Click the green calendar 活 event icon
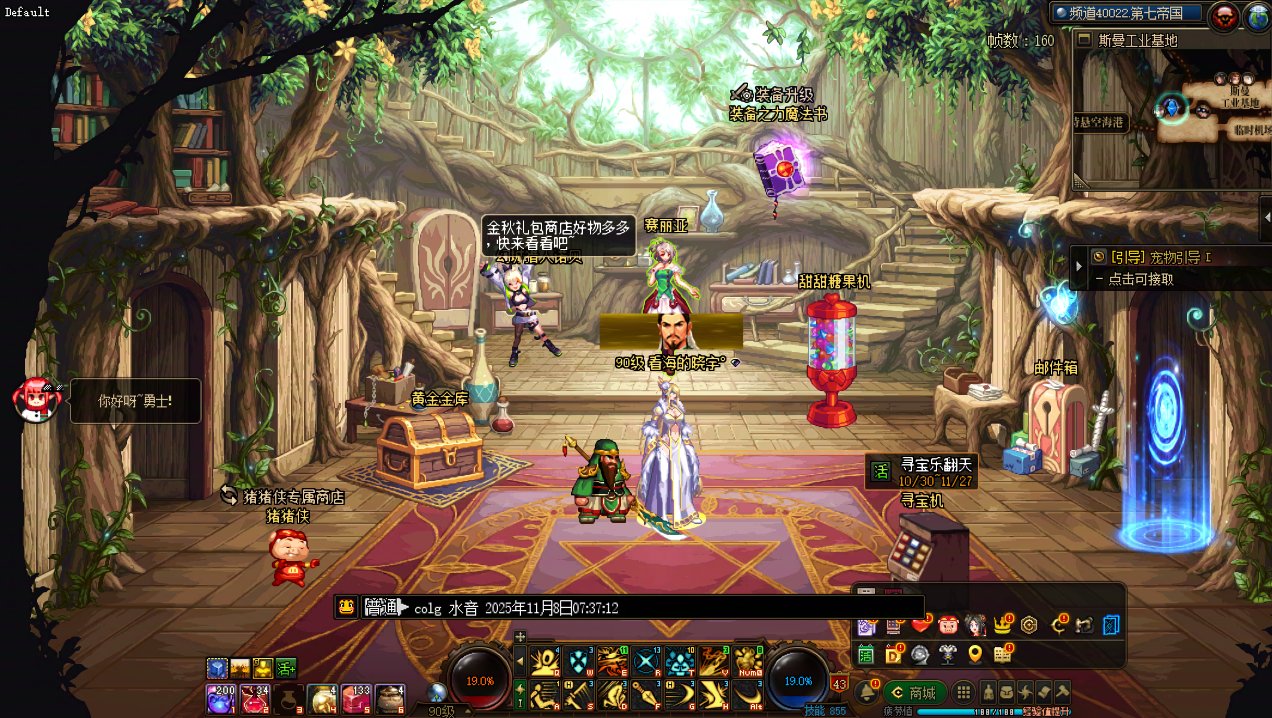Image resolution: width=1272 pixels, height=718 pixels. 866,654
